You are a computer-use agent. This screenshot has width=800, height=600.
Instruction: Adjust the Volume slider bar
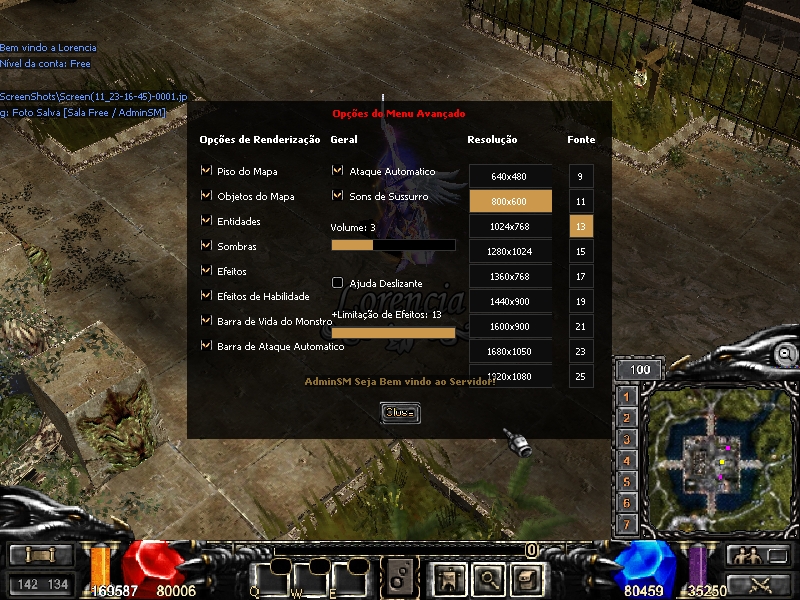tap(393, 245)
